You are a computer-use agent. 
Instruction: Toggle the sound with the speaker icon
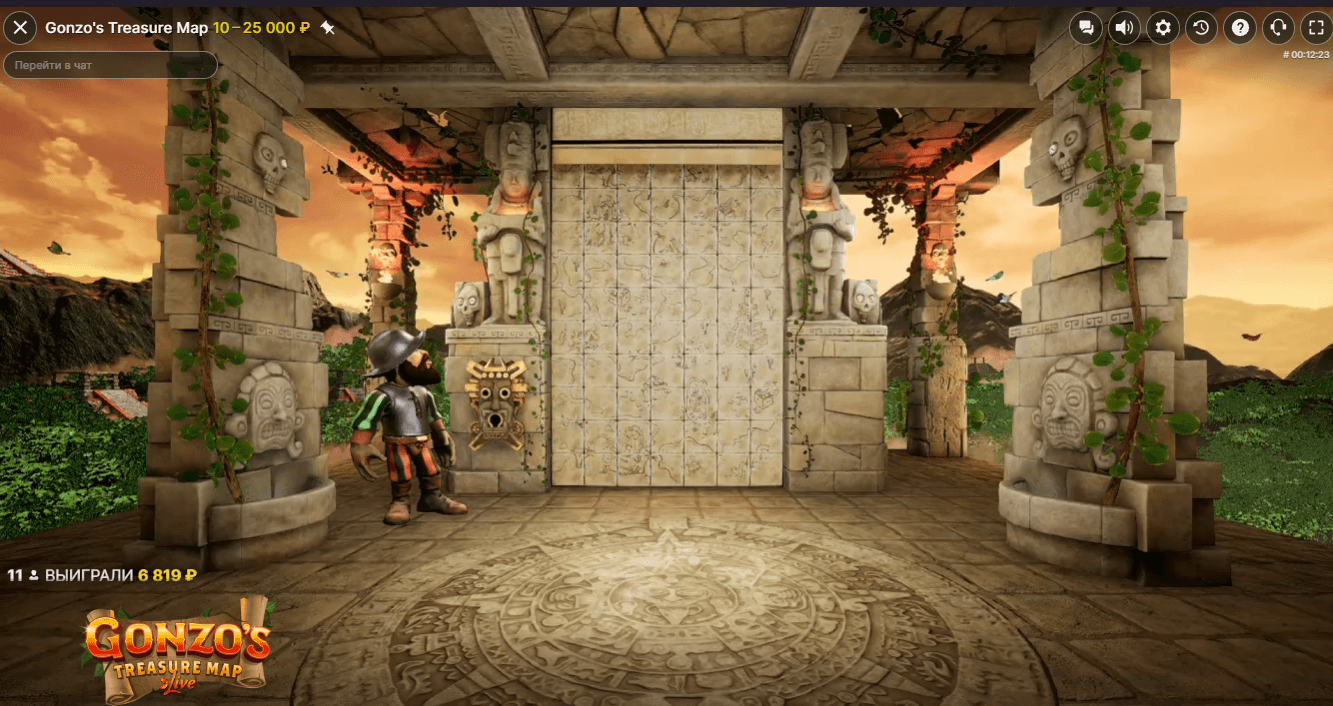[1124, 28]
